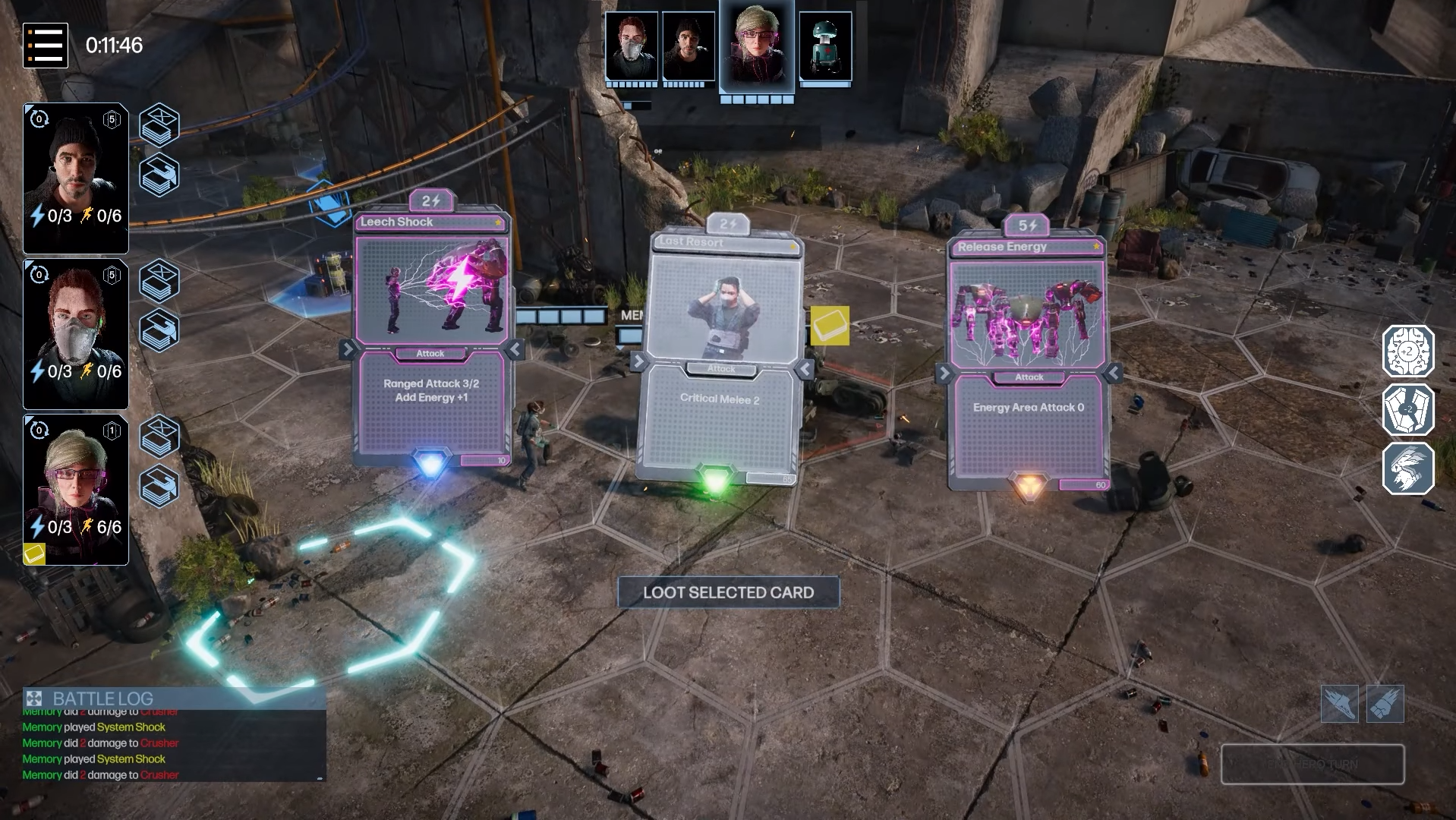Choose the robot portrait in turn order
Screen dimensions: 1456x820
click(825, 47)
